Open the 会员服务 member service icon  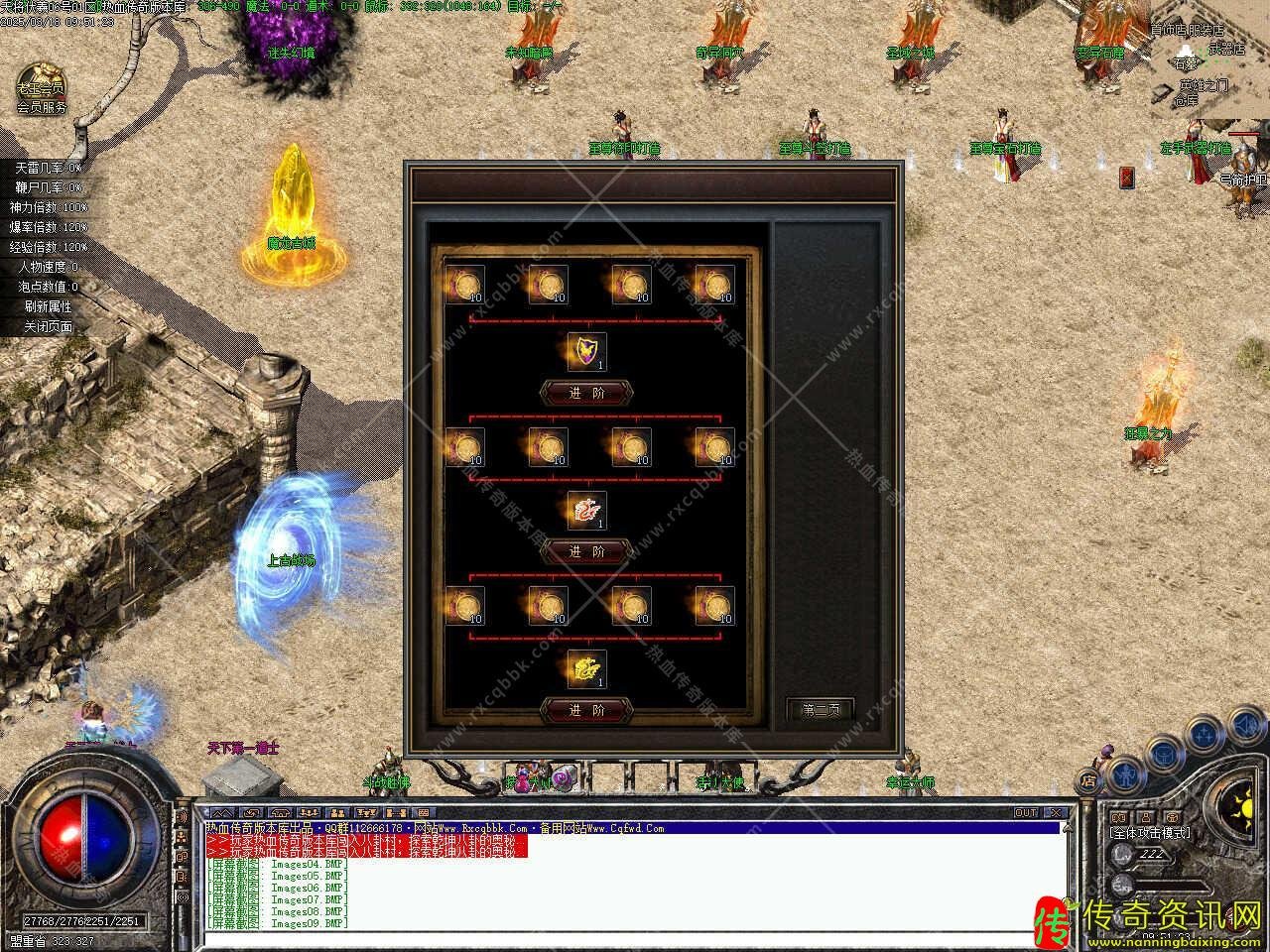41,88
